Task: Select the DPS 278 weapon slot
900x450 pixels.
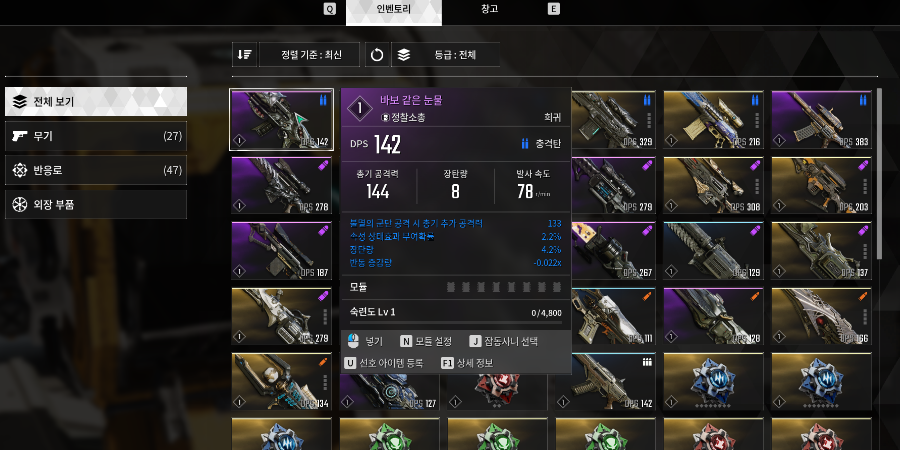Action: (x=284, y=186)
